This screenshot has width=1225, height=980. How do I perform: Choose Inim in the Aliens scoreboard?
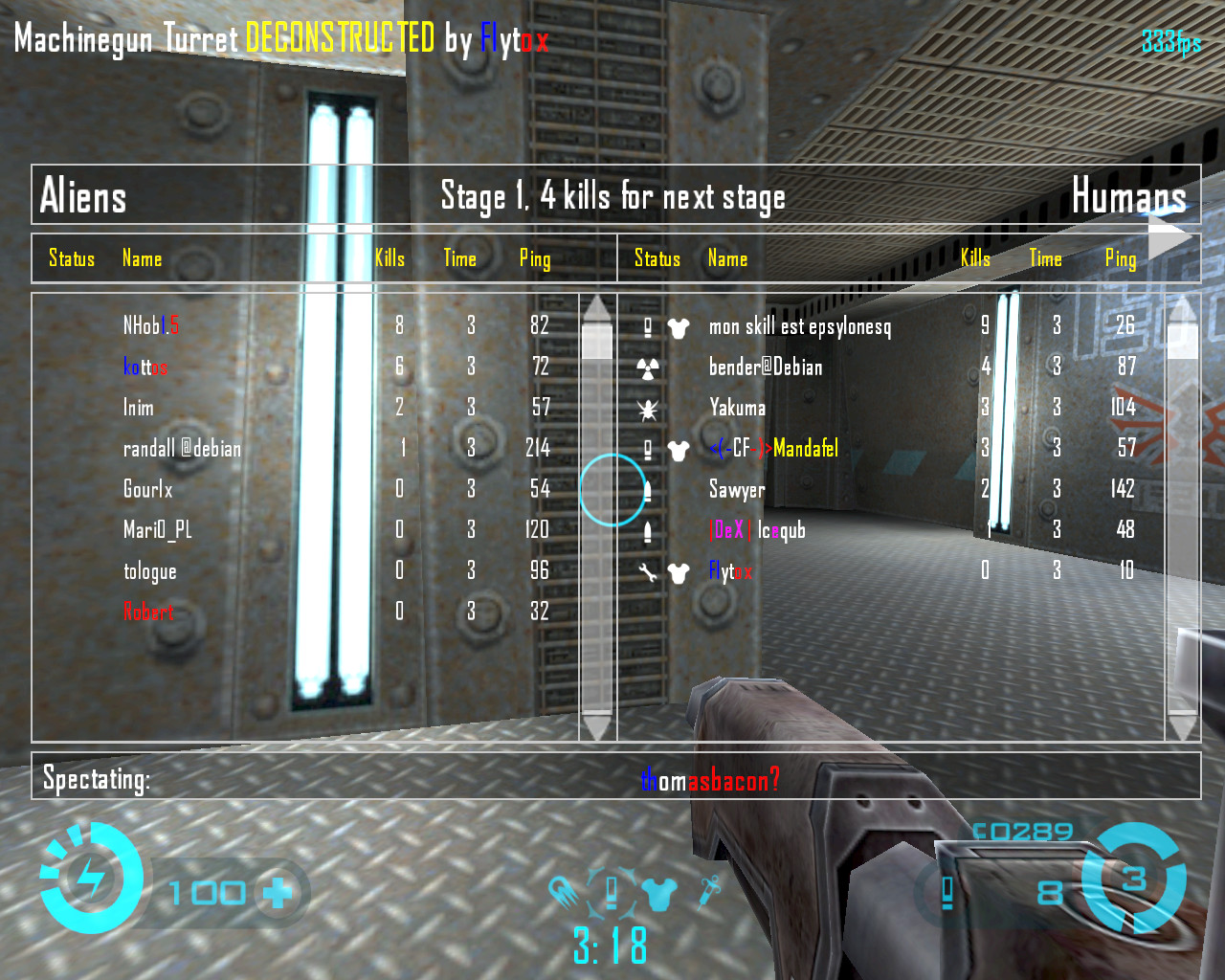tap(139, 408)
